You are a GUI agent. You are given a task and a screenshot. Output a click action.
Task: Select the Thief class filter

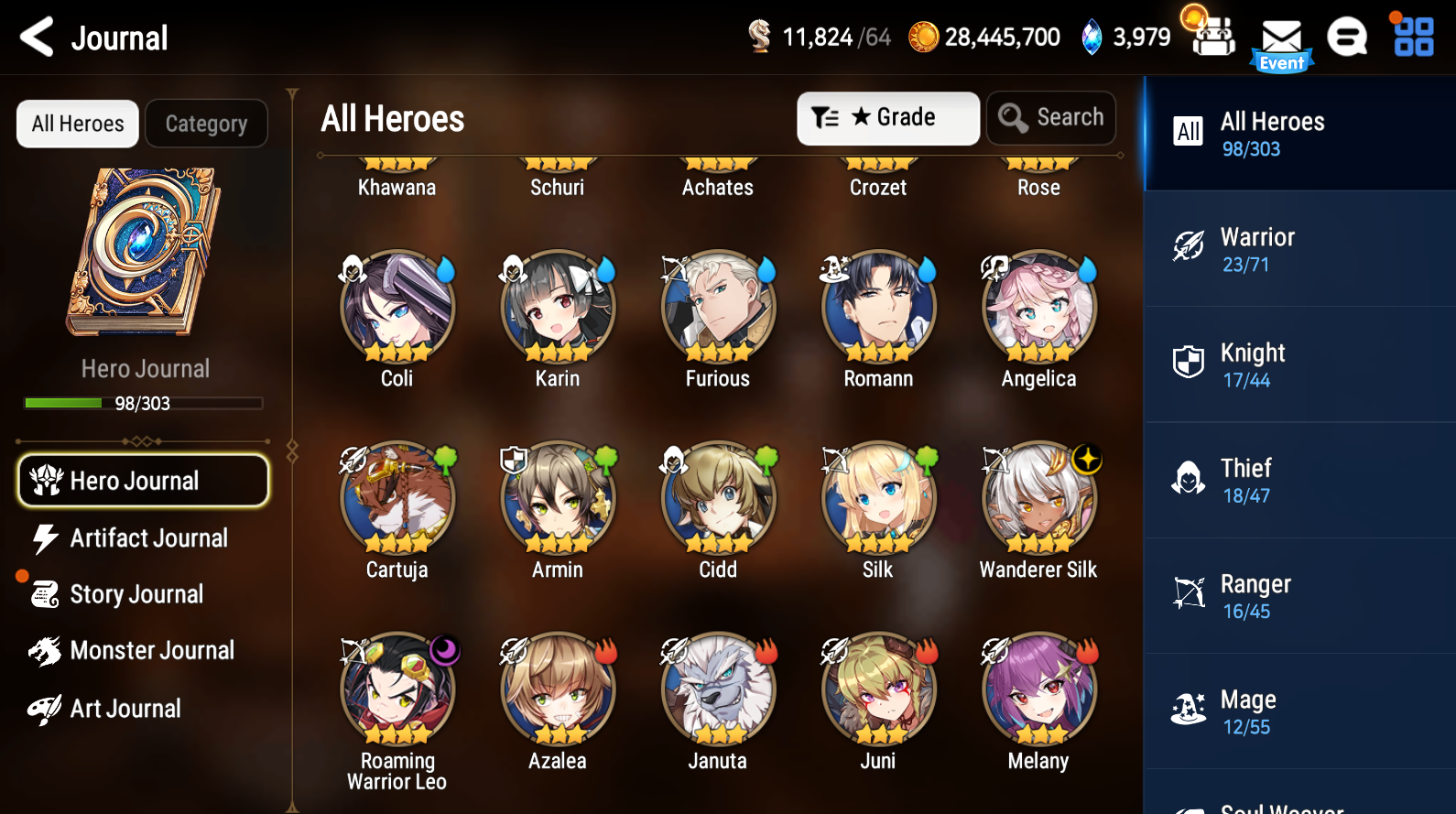pos(1188,477)
